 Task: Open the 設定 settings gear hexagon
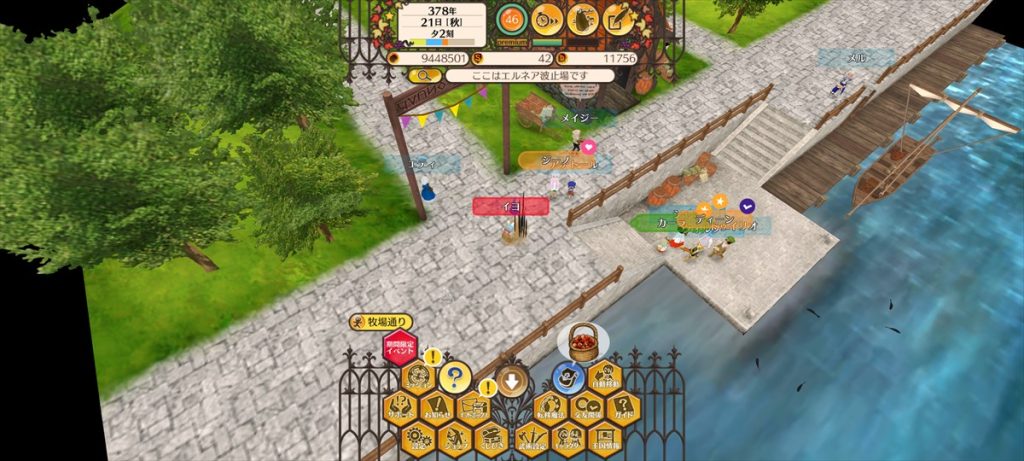point(418,436)
